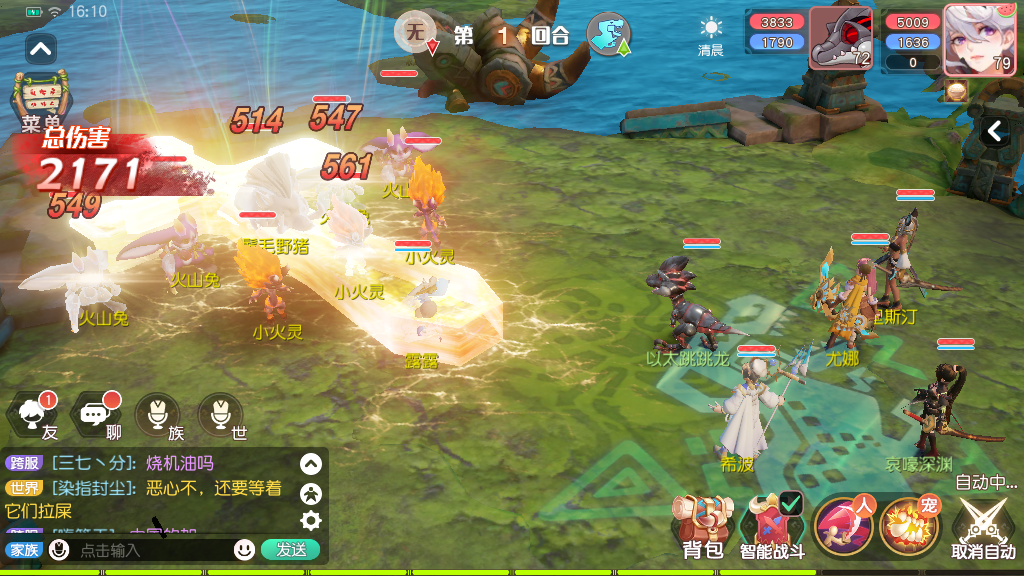Expand the right side panel arrow

click(x=994, y=131)
